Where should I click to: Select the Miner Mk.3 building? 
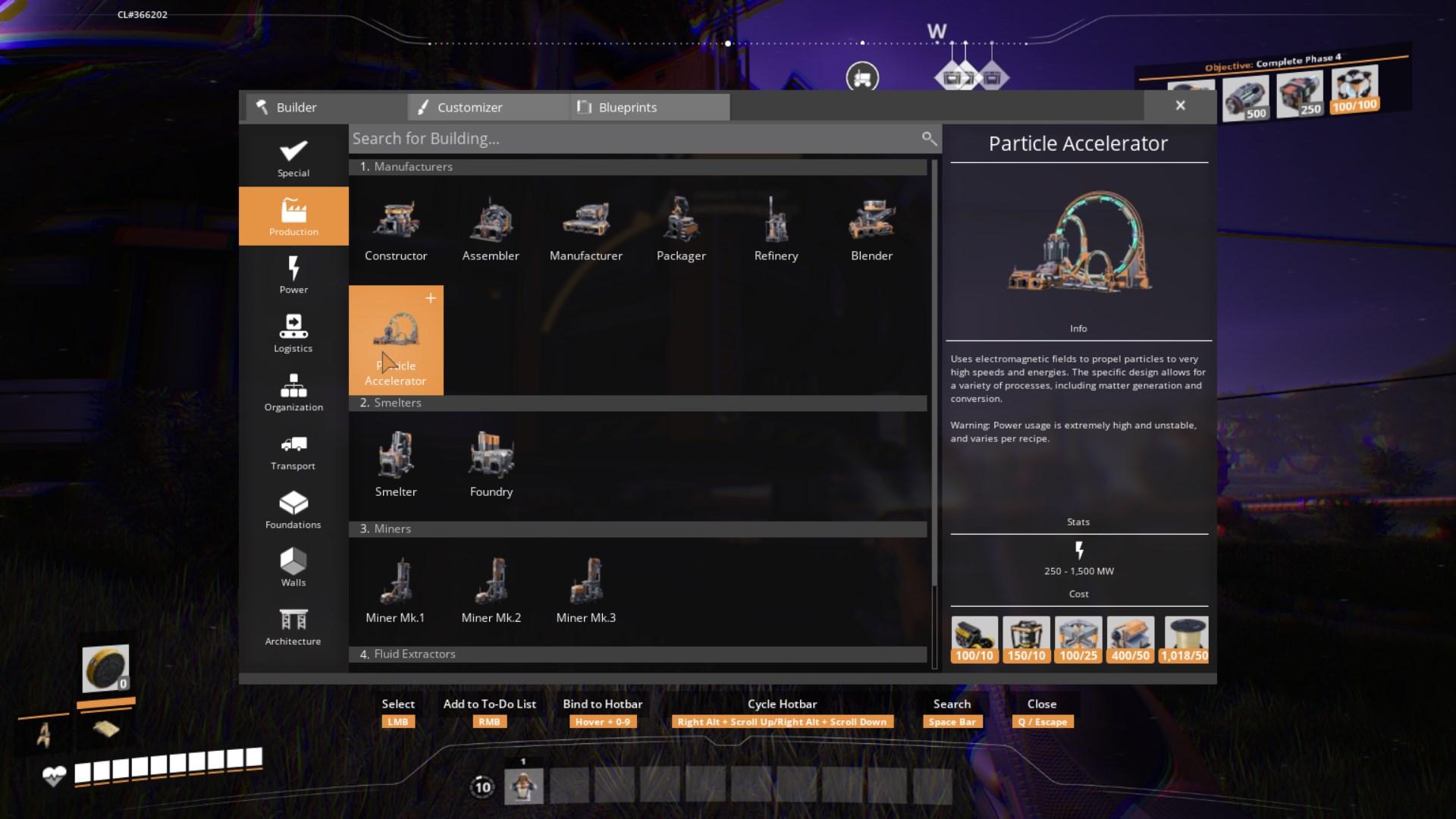click(585, 584)
